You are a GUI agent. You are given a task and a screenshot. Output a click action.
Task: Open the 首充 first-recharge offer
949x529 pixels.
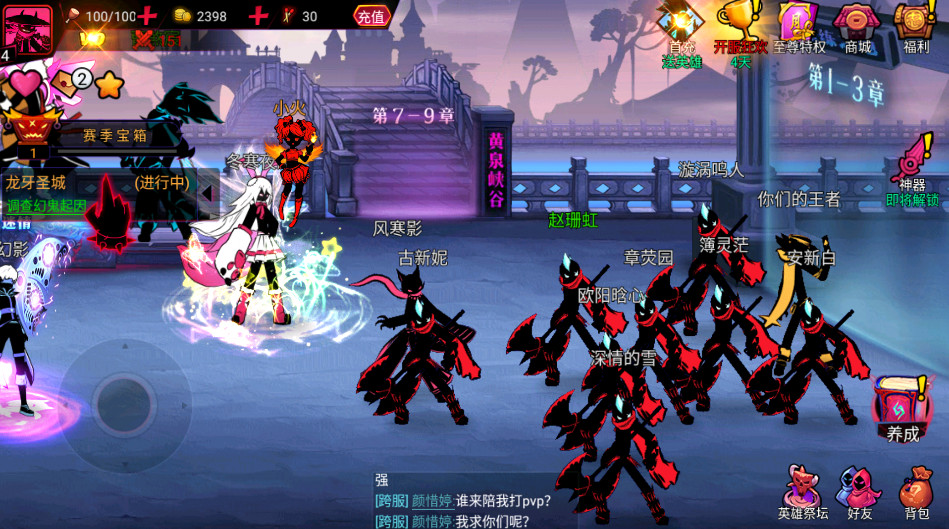(682, 32)
